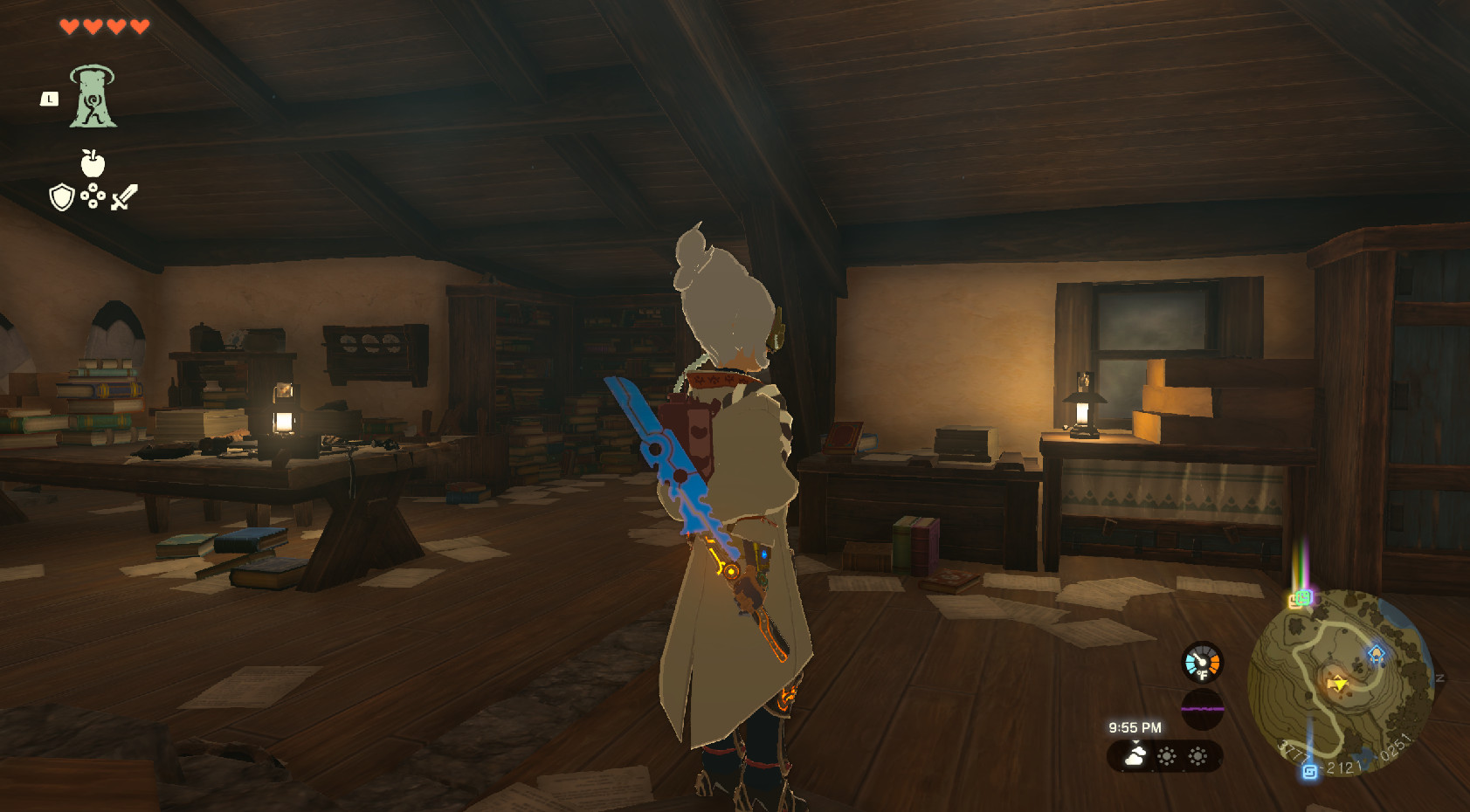Click the yellow player arrow on the minimap
This screenshot has width=1470, height=812.
point(1338,684)
